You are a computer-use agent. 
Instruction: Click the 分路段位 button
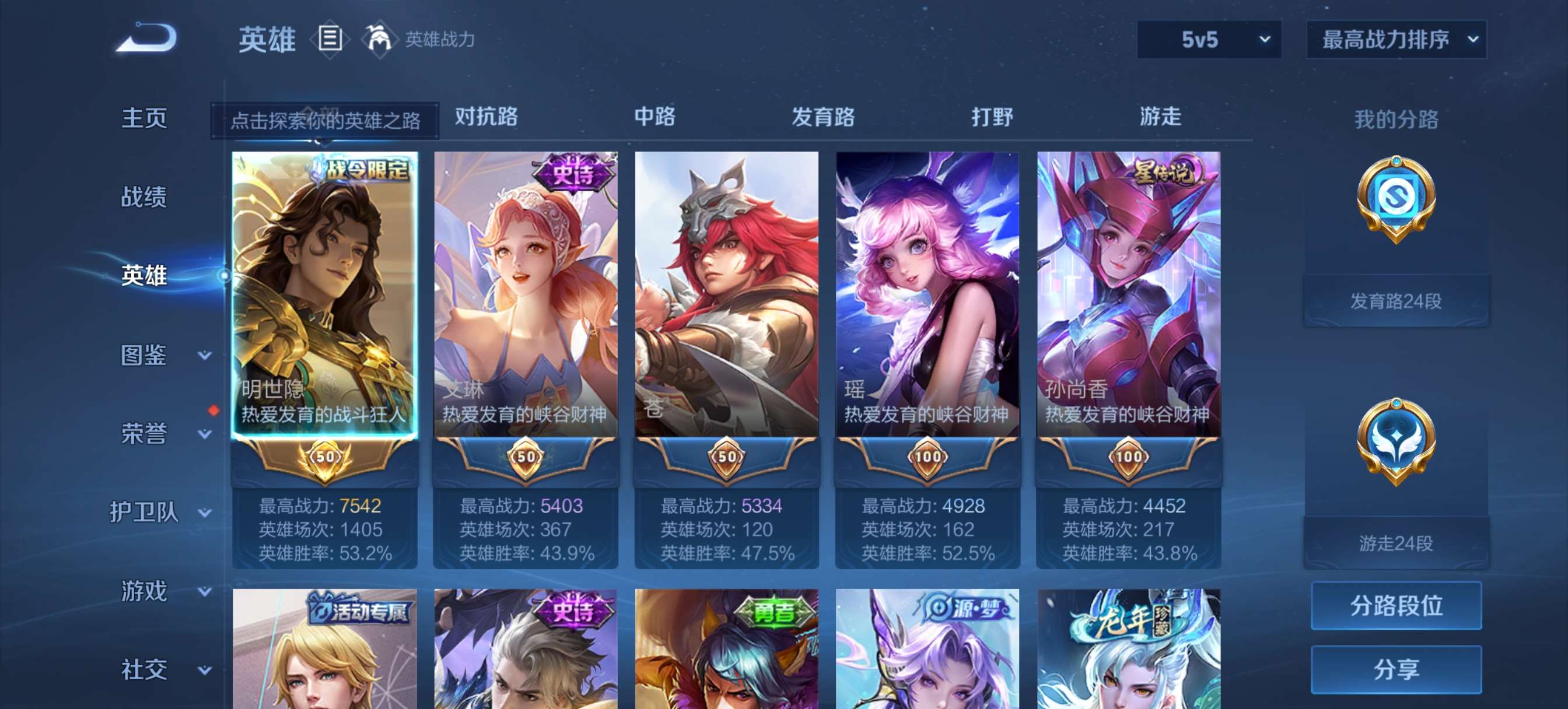pos(1396,607)
